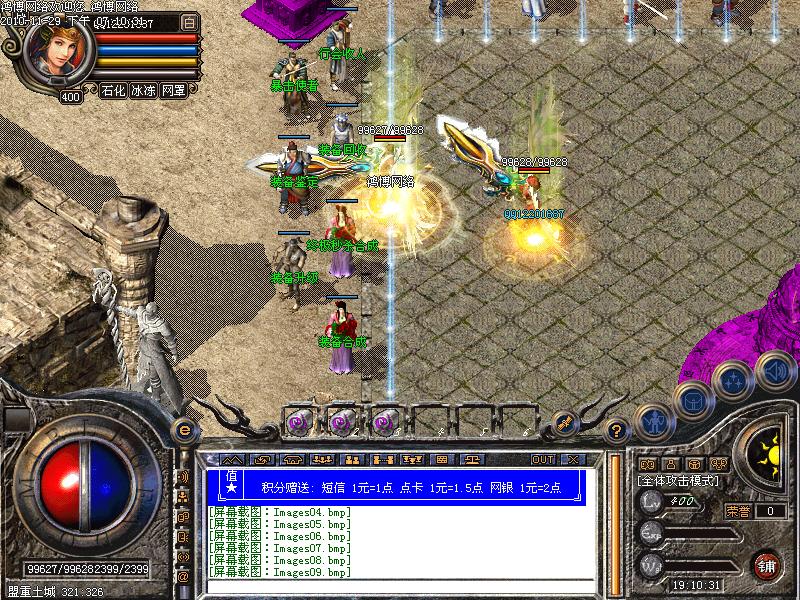Open the skills icon with four stars

tap(735, 380)
